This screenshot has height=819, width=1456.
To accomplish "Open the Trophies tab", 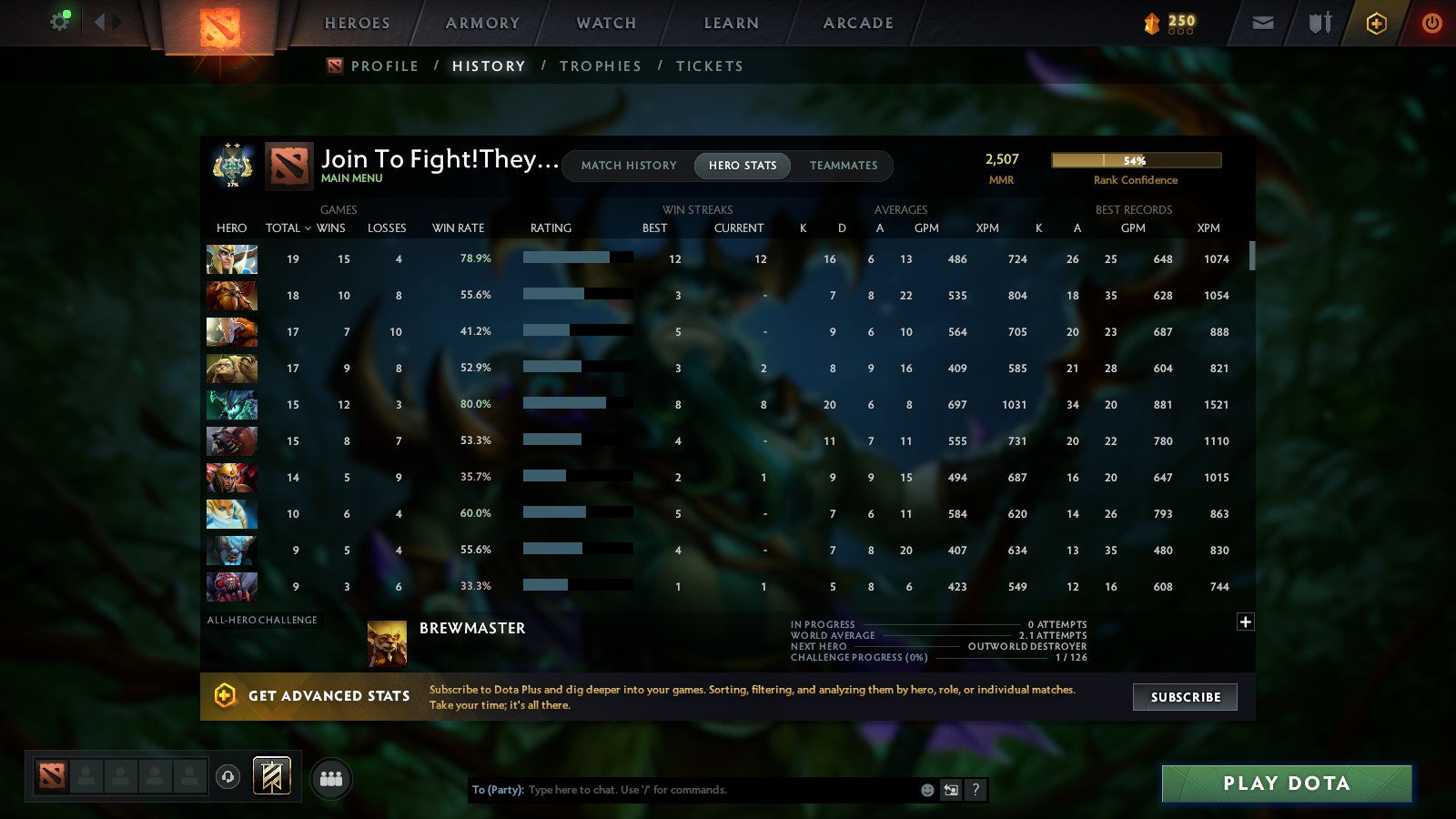I will click(x=601, y=66).
